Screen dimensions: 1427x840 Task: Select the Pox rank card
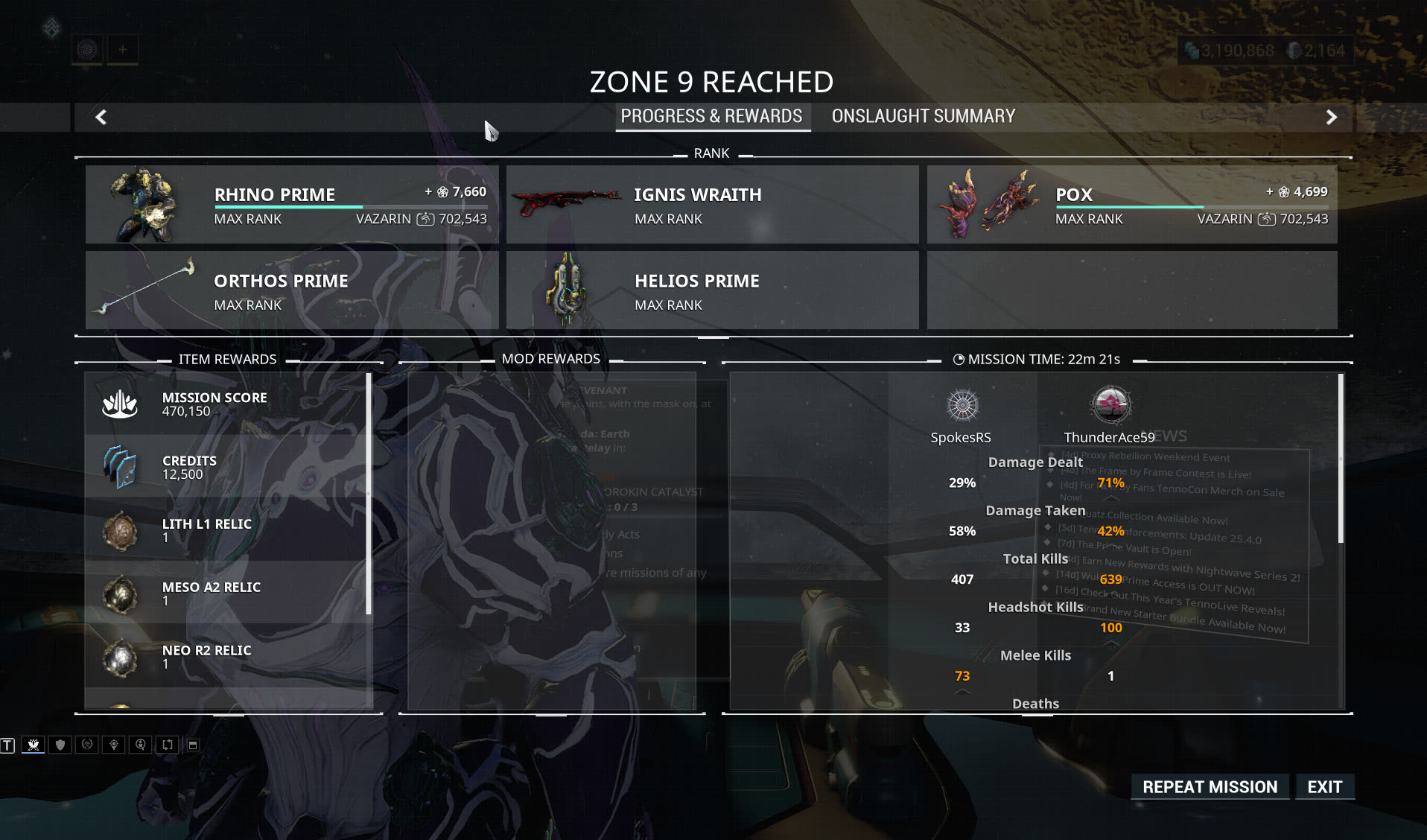(x=1131, y=205)
